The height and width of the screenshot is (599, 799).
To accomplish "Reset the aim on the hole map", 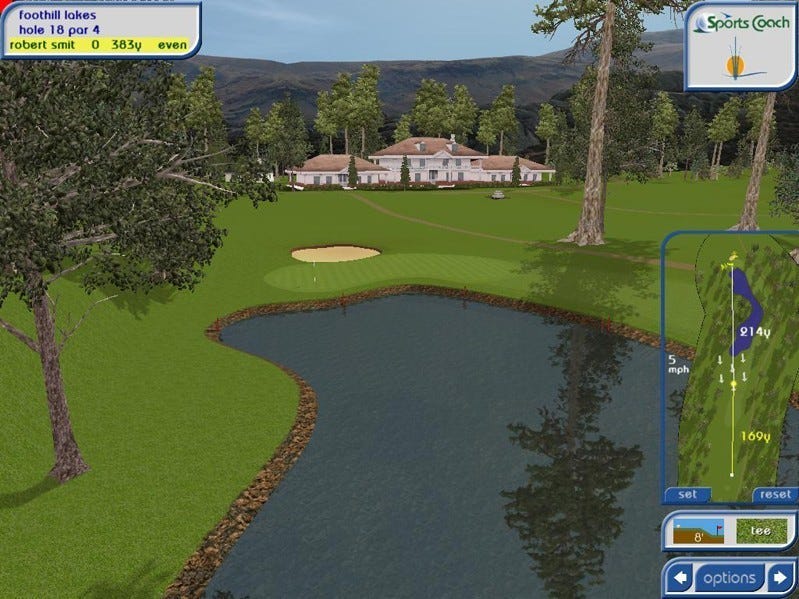I will pos(775,494).
